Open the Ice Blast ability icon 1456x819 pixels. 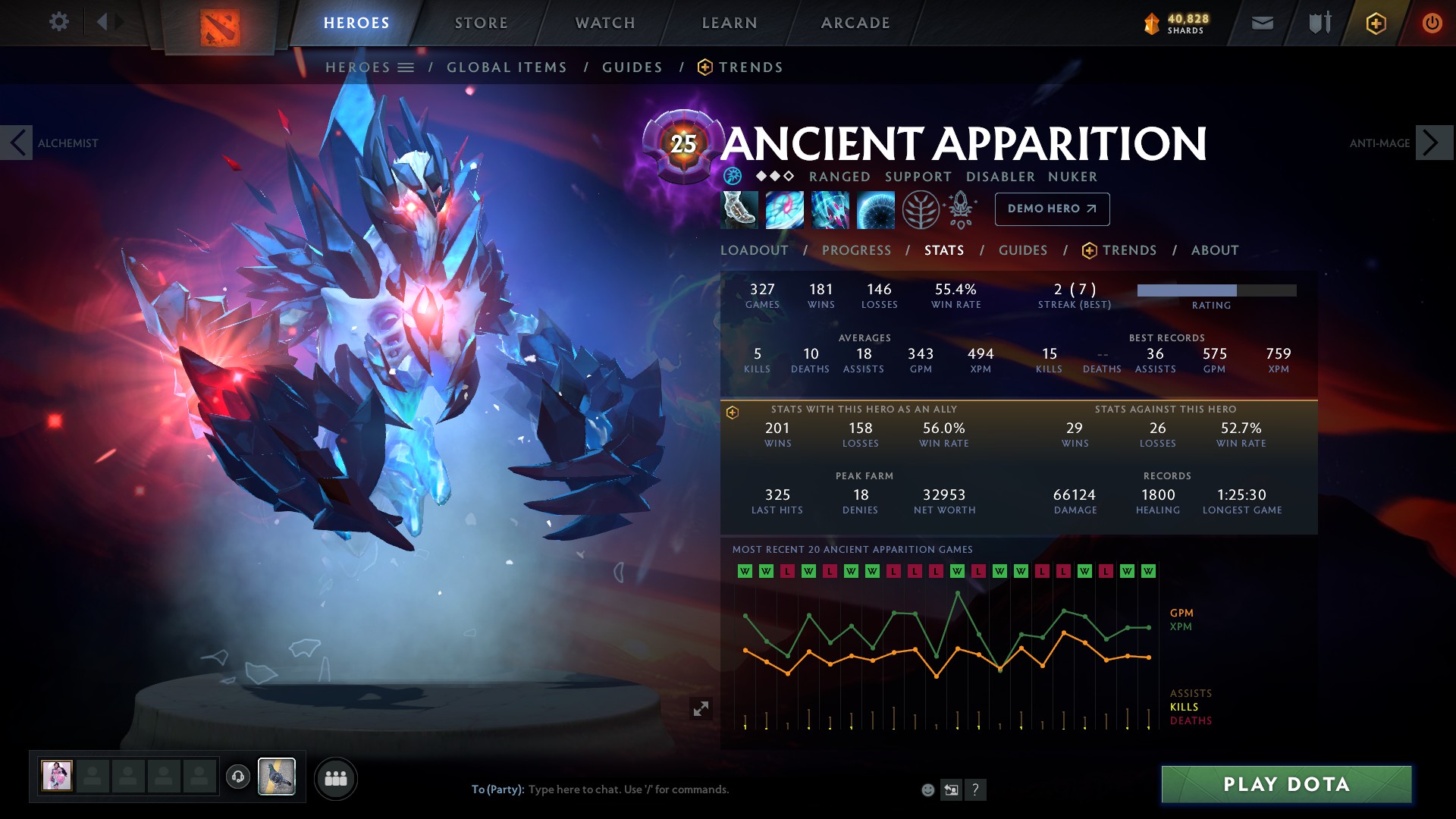876,210
